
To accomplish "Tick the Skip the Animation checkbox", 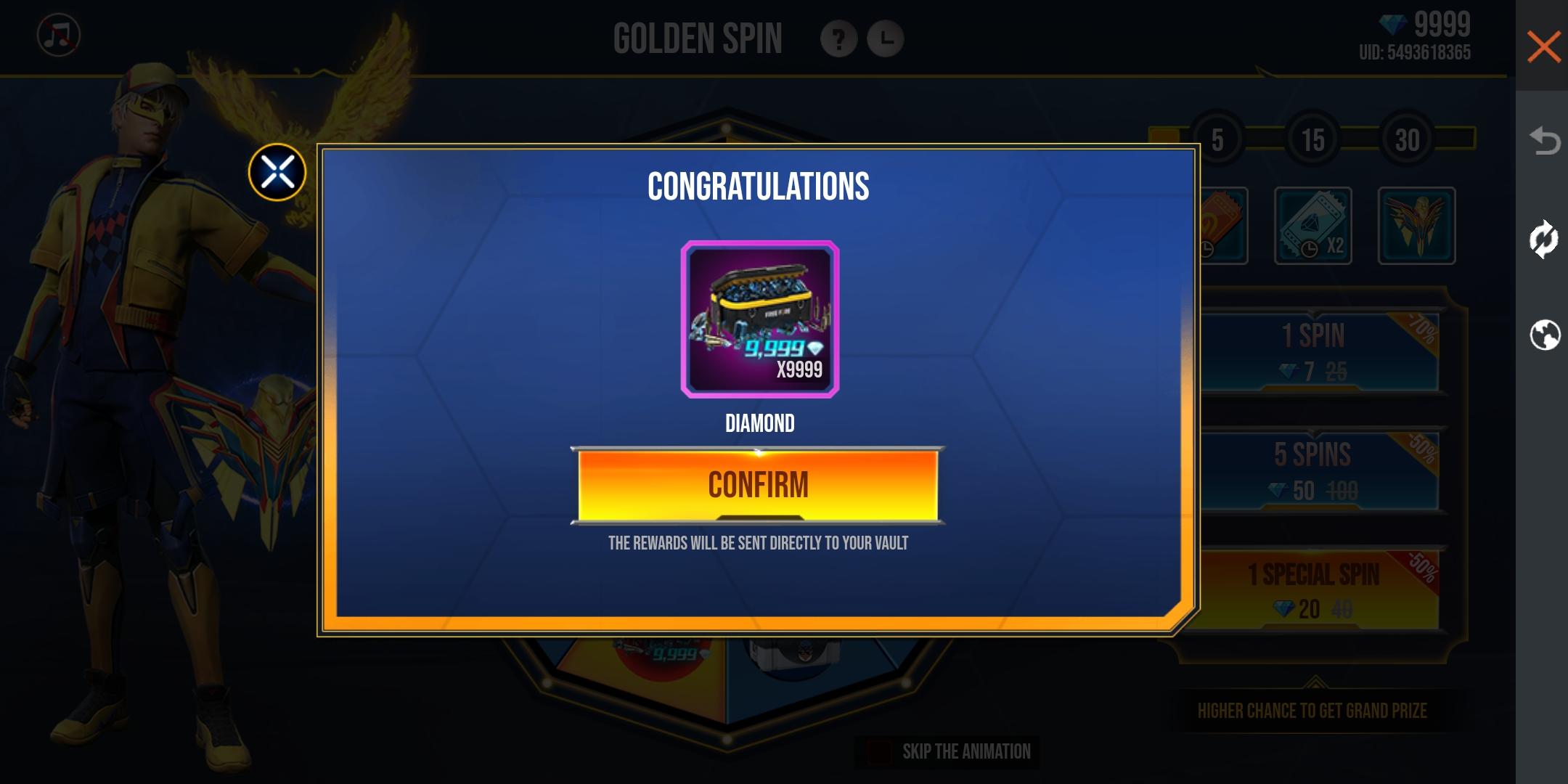I will [879, 752].
